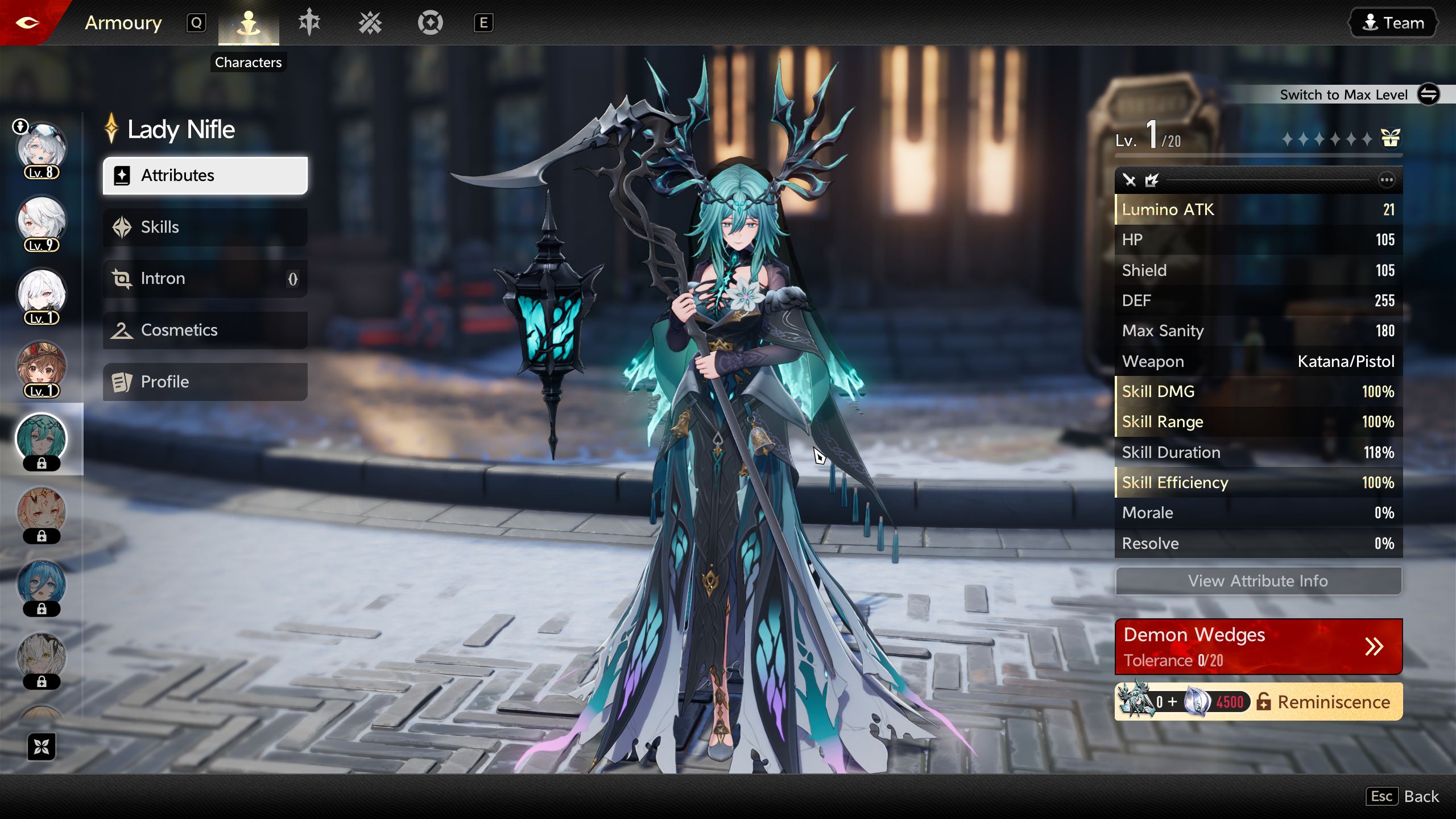The width and height of the screenshot is (1456, 819).
Task: Open the gift box ascension icon
Action: (x=1390, y=138)
